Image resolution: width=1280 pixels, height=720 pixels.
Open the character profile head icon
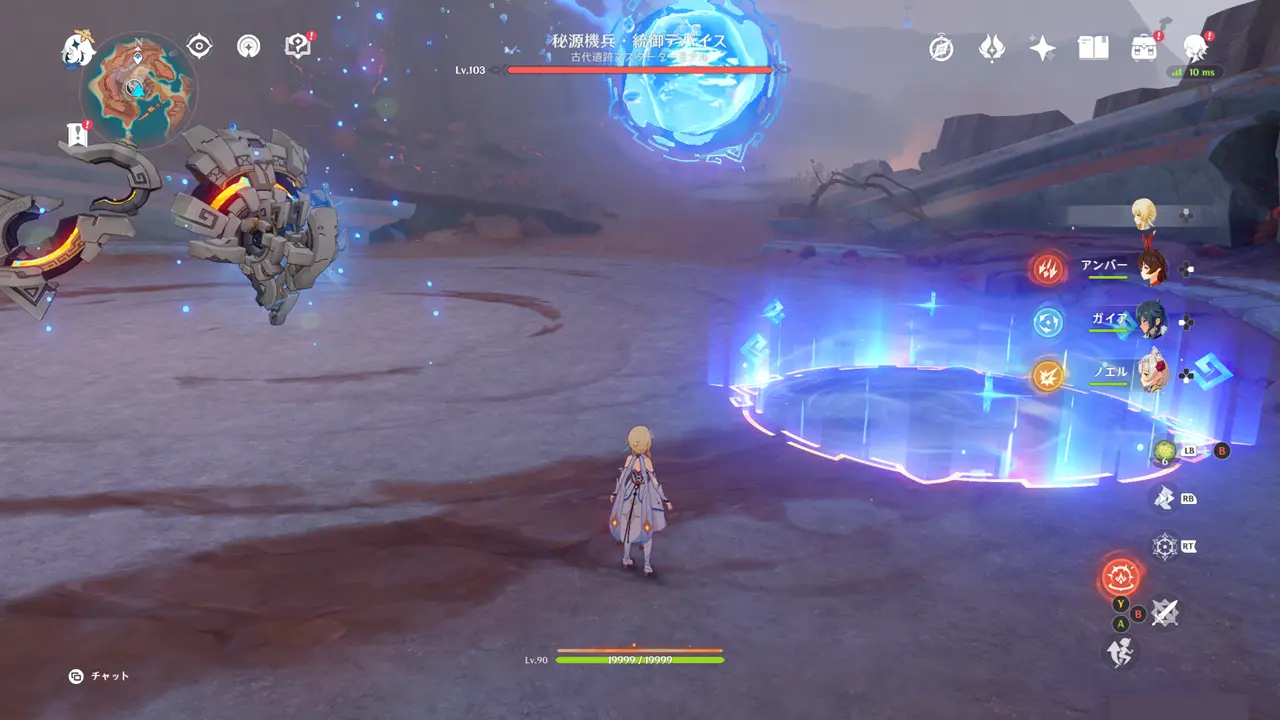pyautogui.click(x=1195, y=47)
